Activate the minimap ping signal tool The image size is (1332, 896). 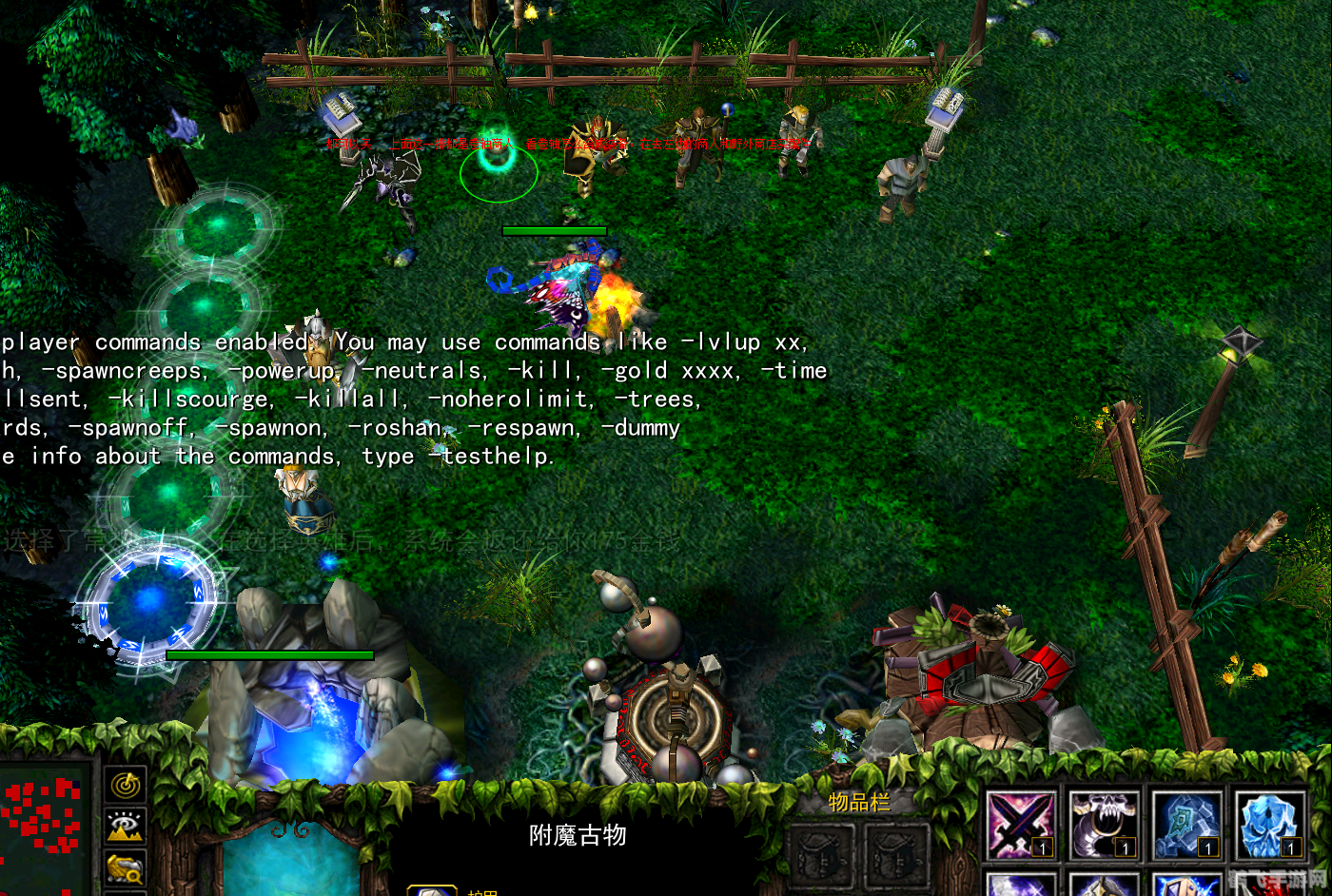(124, 787)
